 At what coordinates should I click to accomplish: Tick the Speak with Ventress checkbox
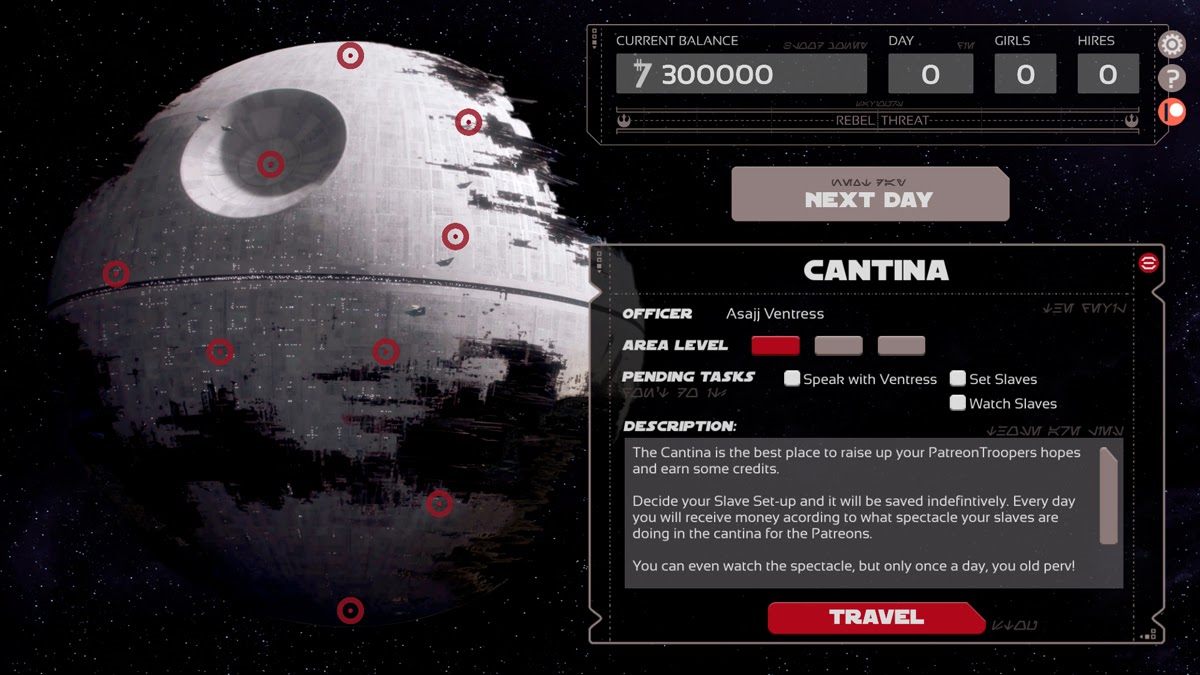coord(792,379)
